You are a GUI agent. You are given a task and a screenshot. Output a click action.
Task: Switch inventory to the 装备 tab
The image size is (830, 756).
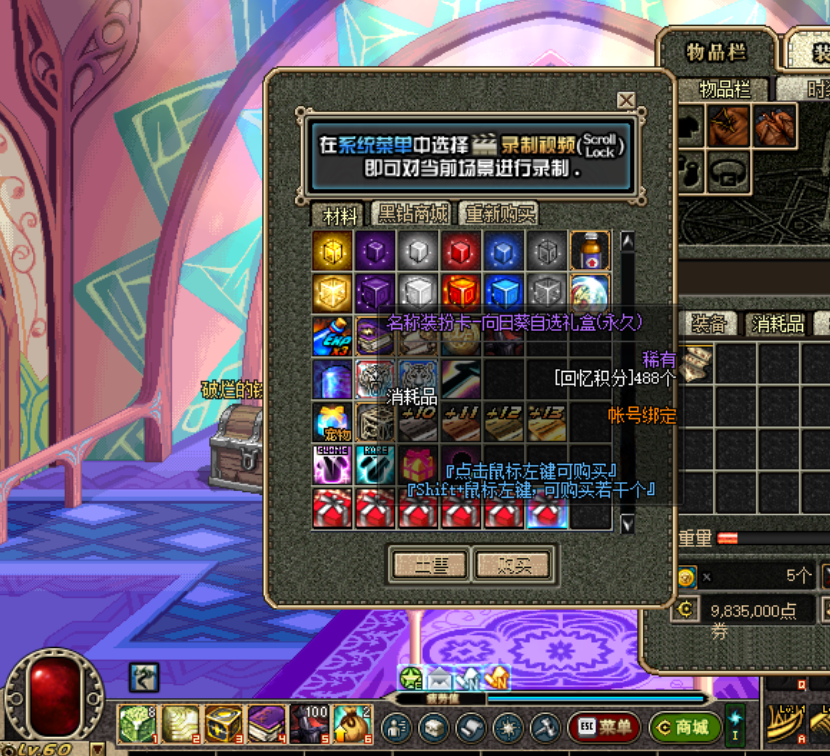pyautogui.click(x=709, y=323)
